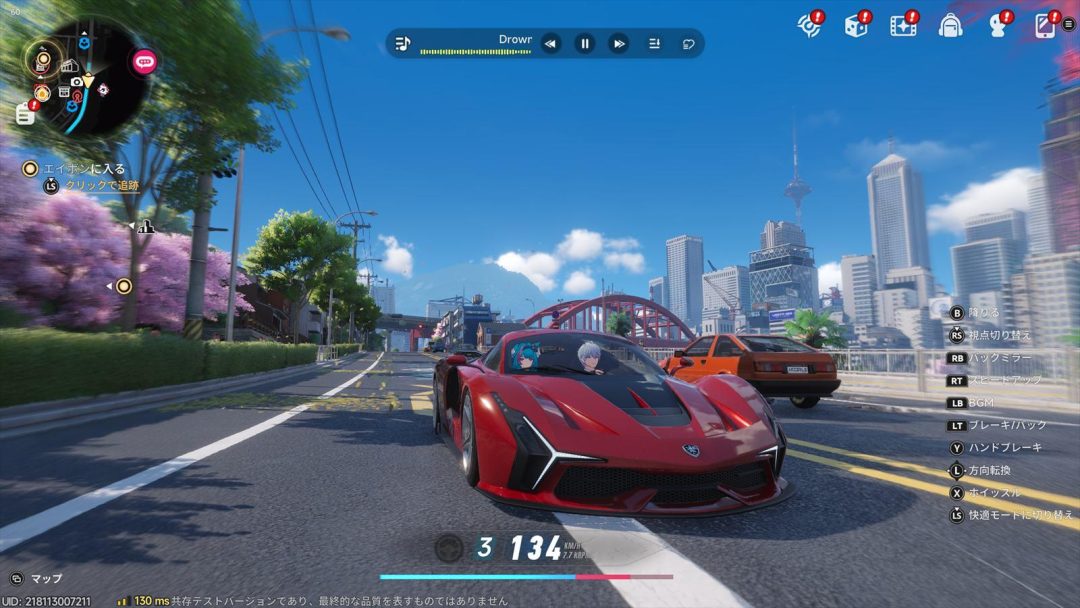Viewport: 1080px width, 608px height.
Task: Change the track play order mode
Action: pos(654,43)
